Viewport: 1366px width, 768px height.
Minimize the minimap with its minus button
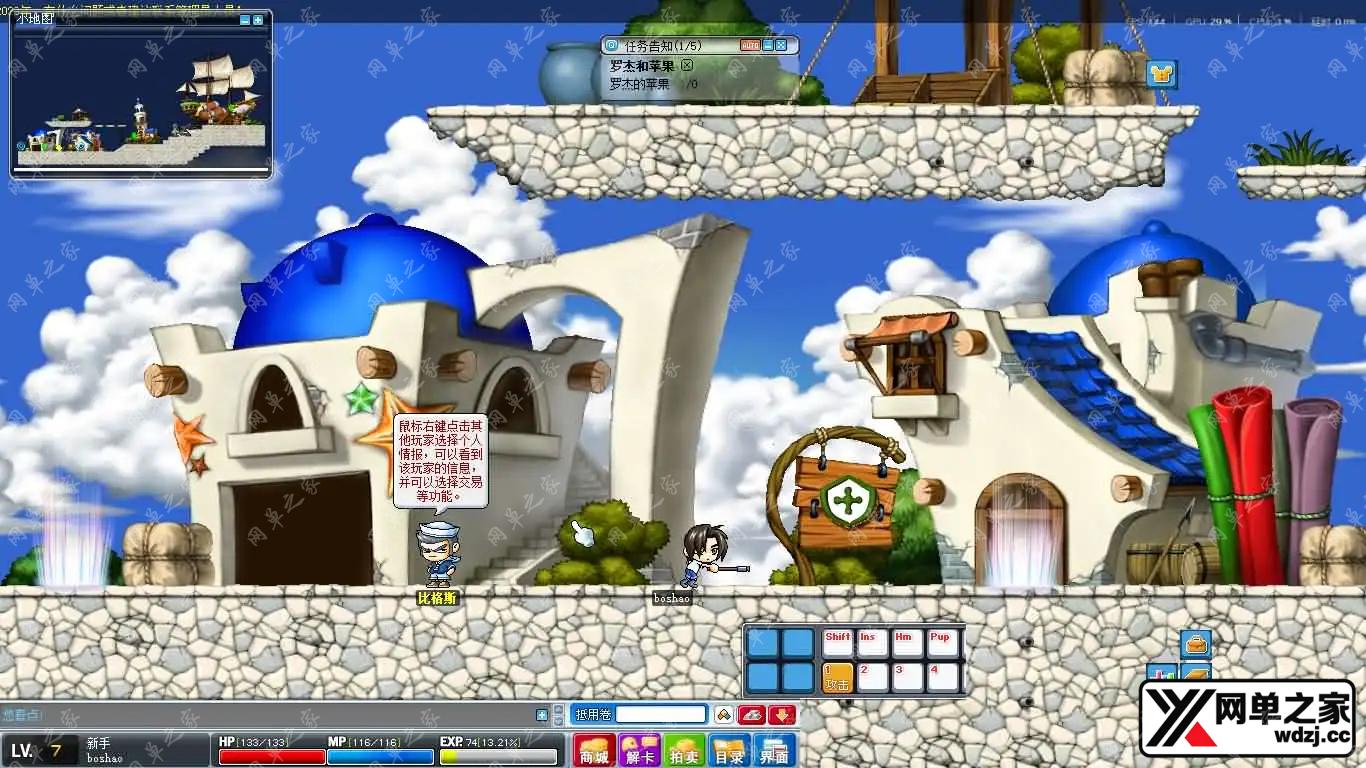246,20
